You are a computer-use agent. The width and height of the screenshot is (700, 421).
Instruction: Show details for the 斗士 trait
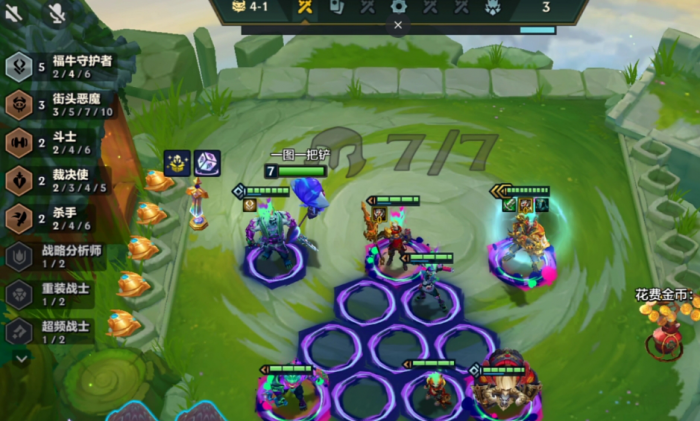(60, 142)
